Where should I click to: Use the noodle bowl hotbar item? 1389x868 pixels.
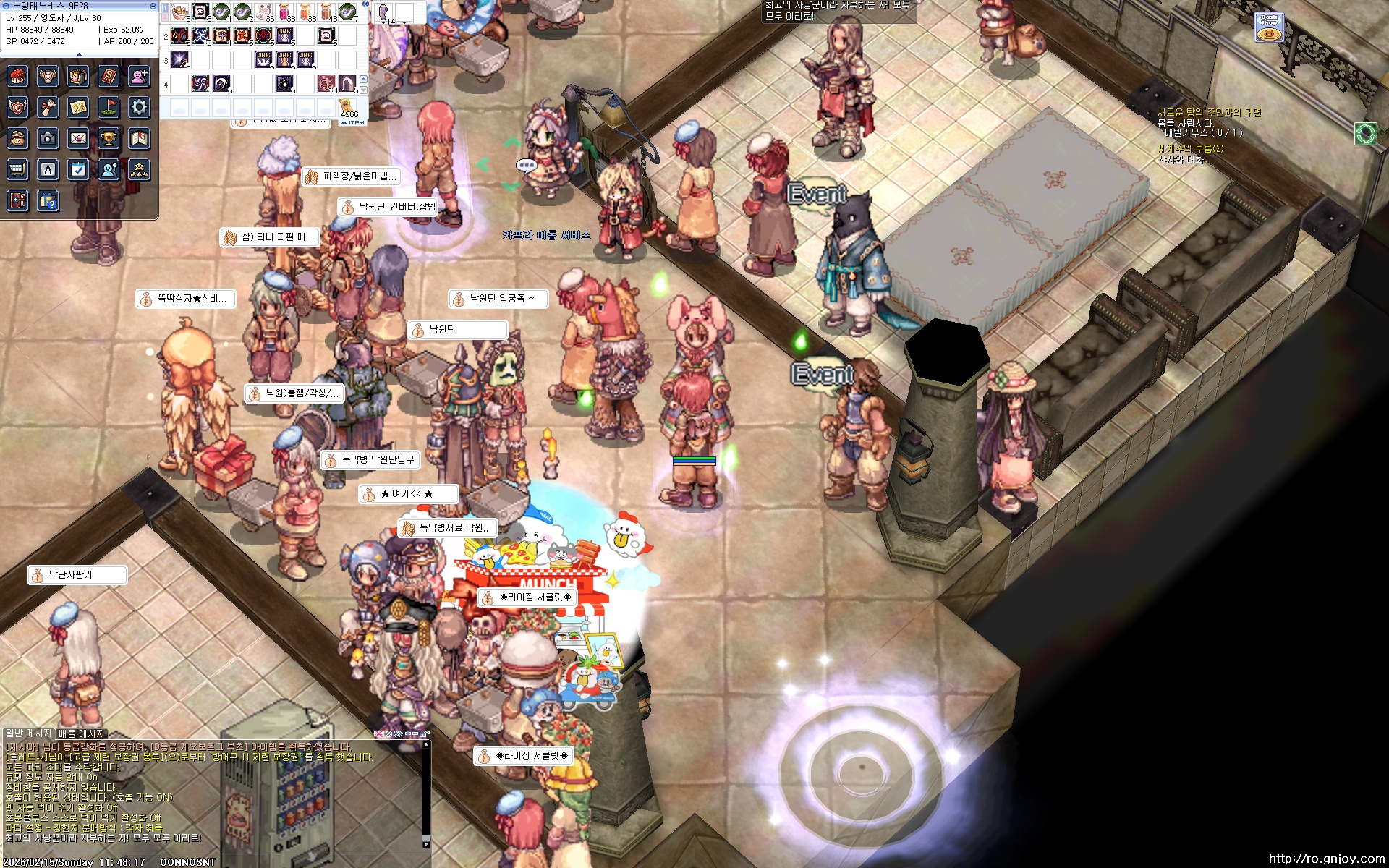(x=179, y=12)
